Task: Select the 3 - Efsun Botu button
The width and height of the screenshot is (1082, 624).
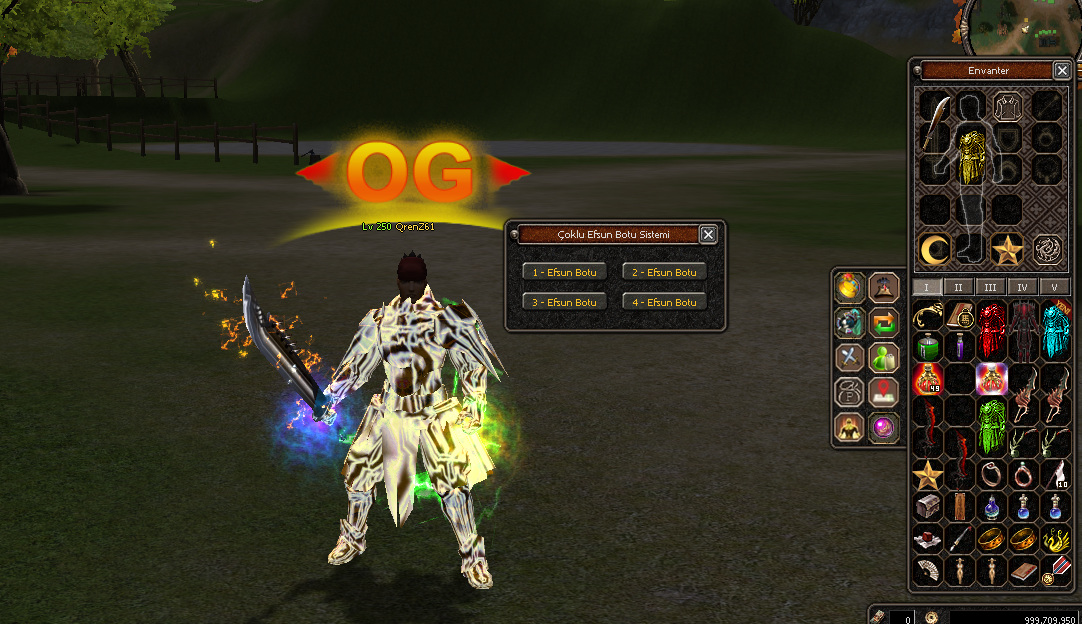Action: (564, 302)
